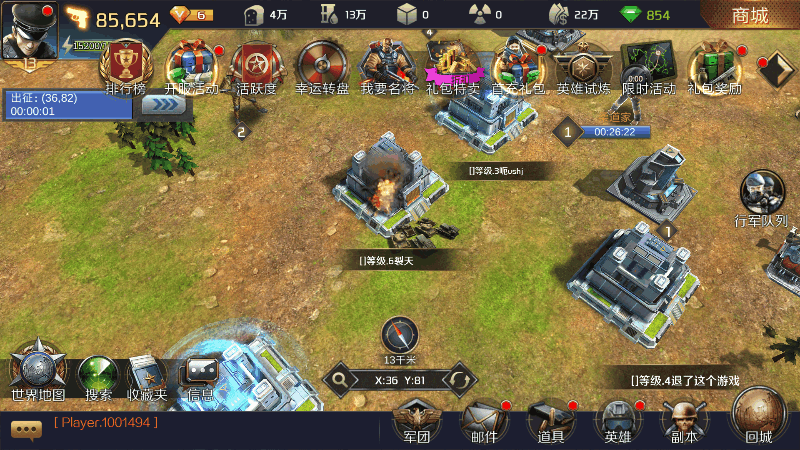Open the 收藏夹 favorites
The width and height of the screenshot is (800, 450).
[147, 375]
